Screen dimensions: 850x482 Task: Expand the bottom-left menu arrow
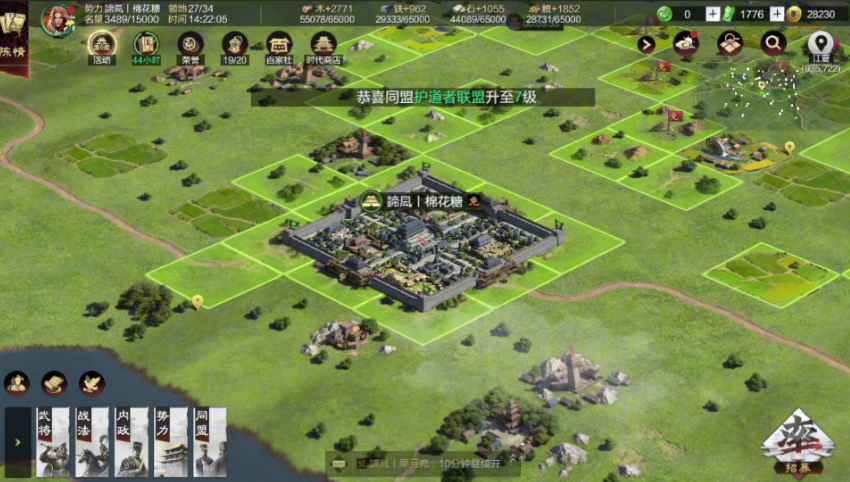pyautogui.click(x=16, y=441)
